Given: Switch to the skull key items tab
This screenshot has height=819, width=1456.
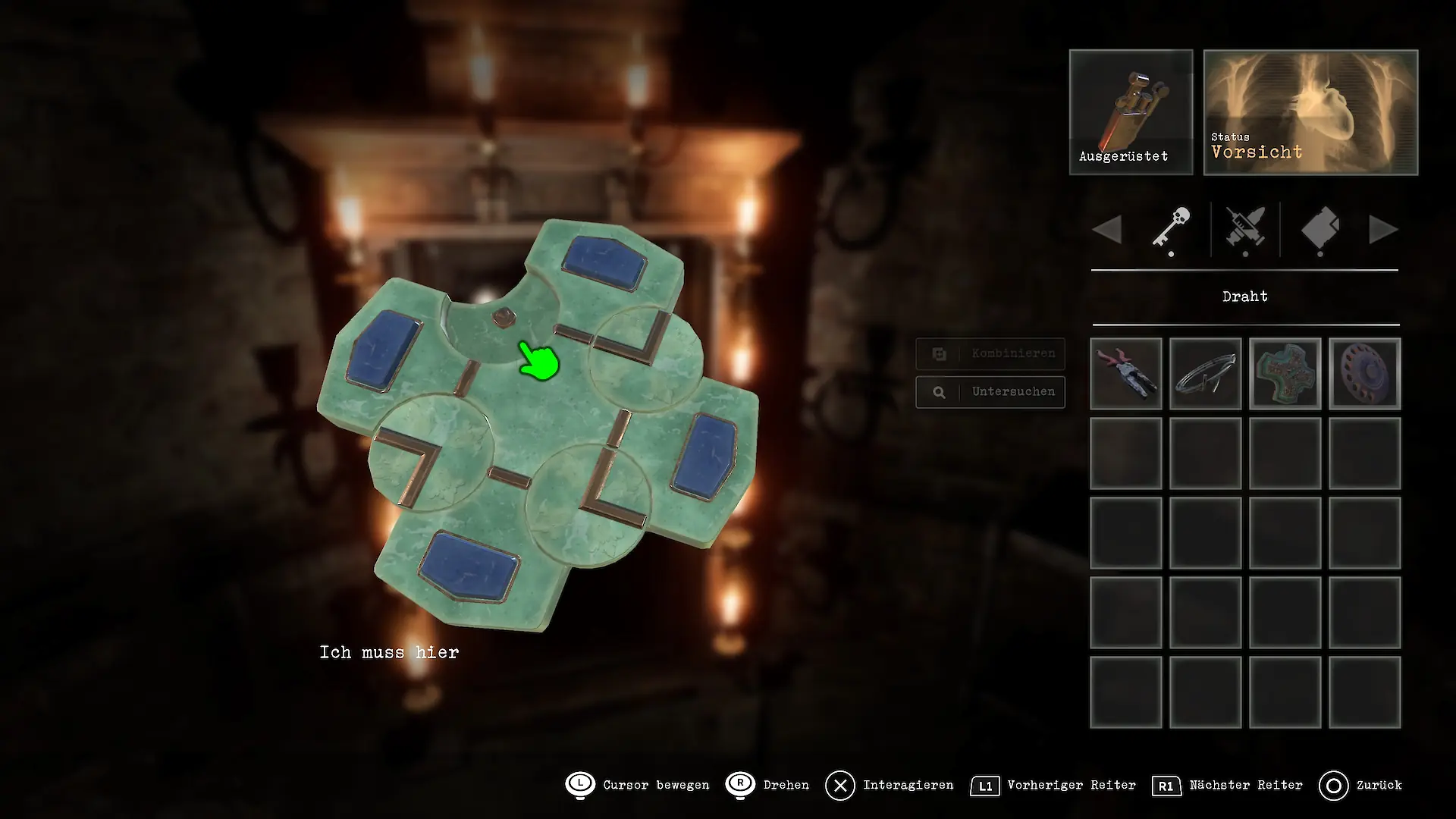Looking at the screenshot, I should pyautogui.click(x=1171, y=228).
